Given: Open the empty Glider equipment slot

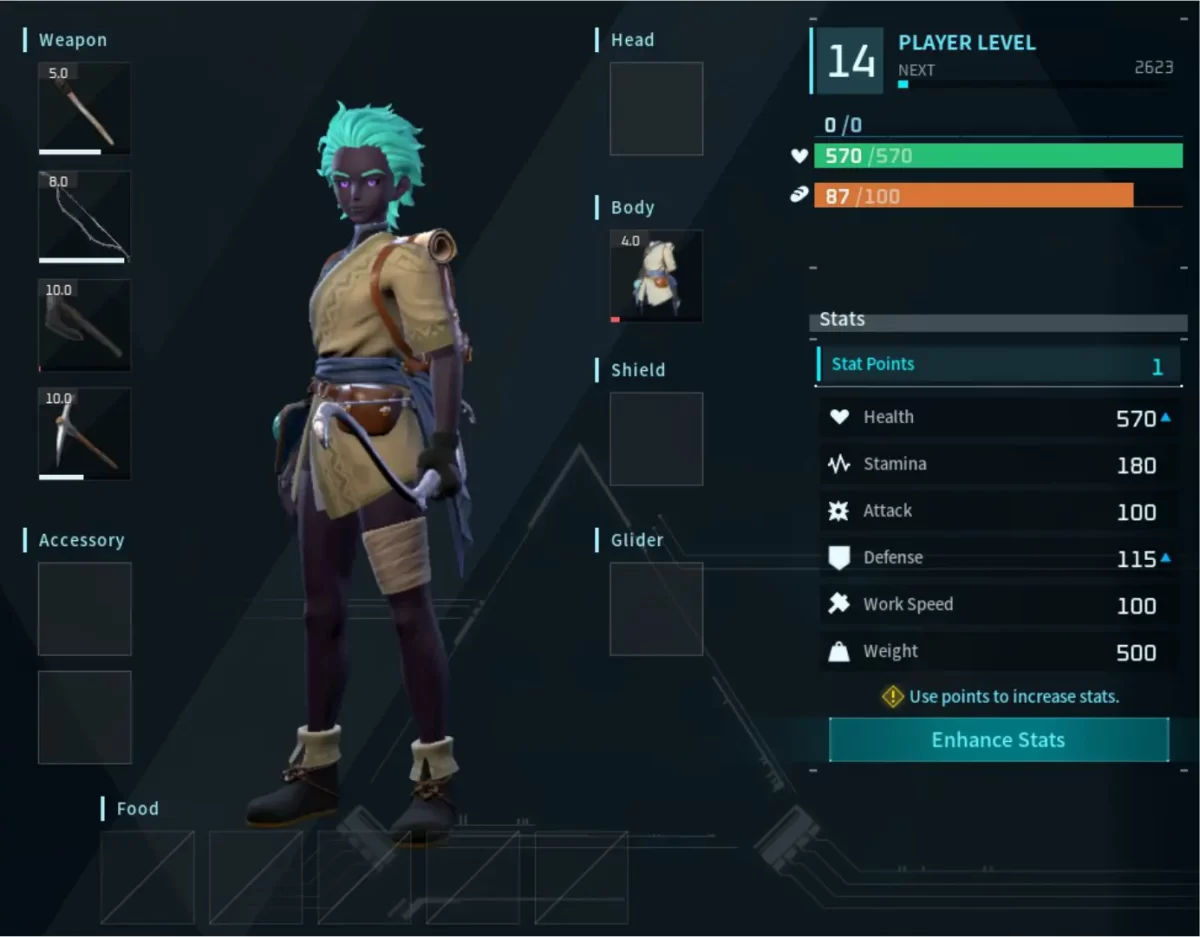Looking at the screenshot, I should pos(656,608).
